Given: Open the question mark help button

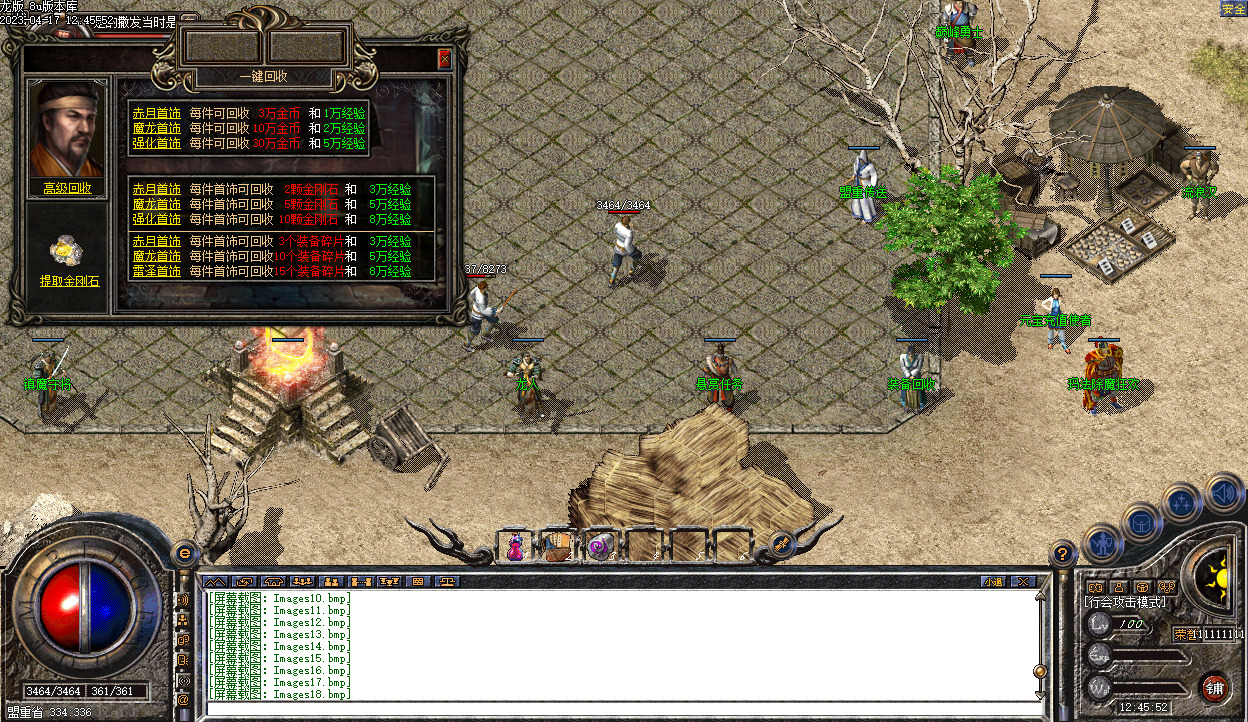Looking at the screenshot, I should [x=1063, y=553].
